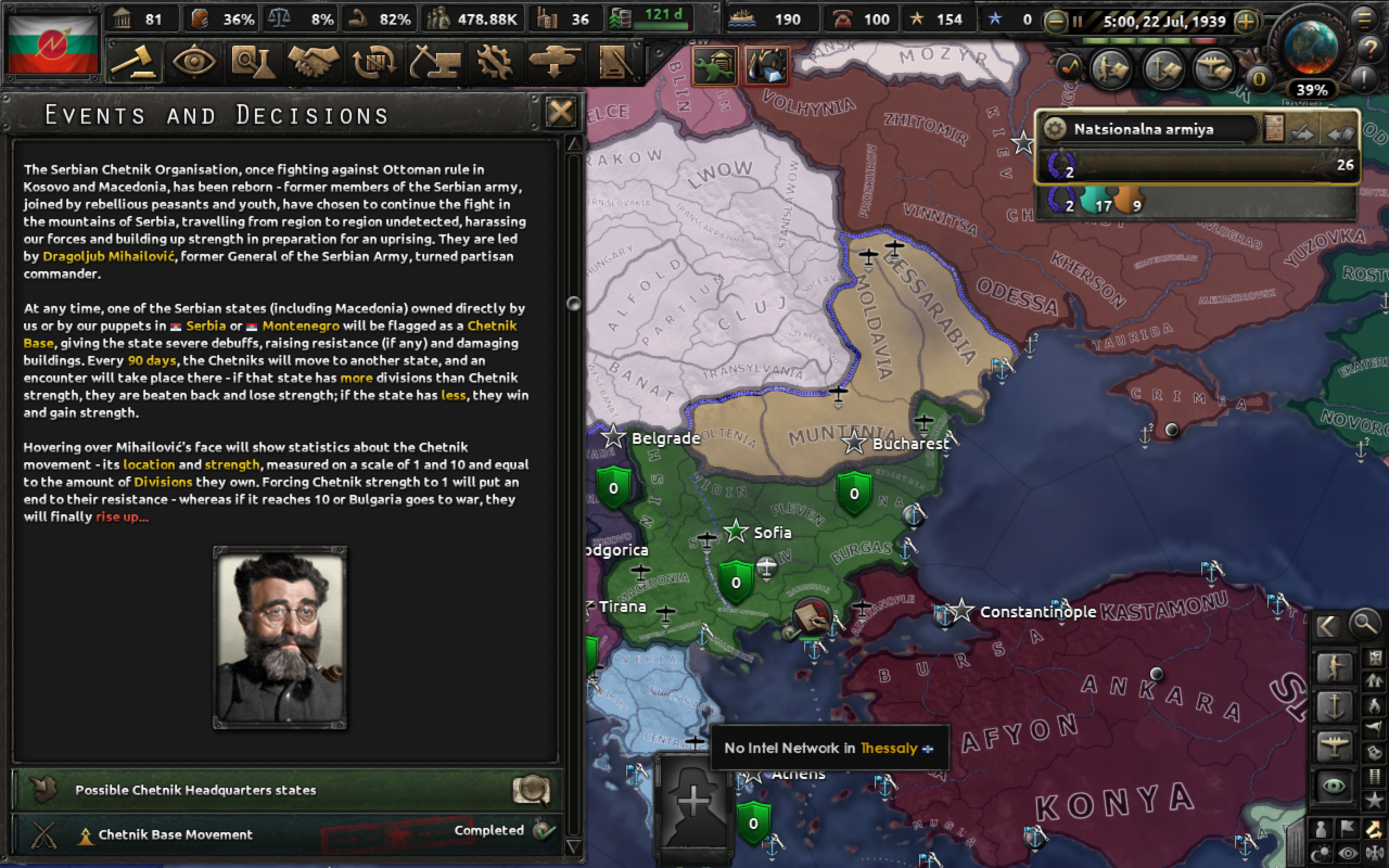Switch to air map mode via airplane icon
Viewport: 1389px width, 868px height.
pos(1335,744)
